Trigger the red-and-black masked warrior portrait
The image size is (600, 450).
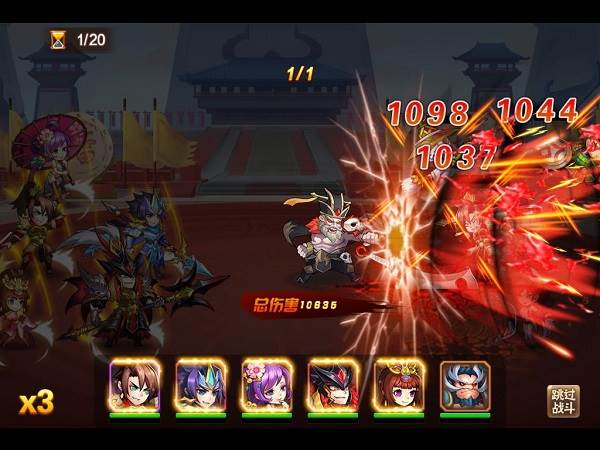click(333, 384)
